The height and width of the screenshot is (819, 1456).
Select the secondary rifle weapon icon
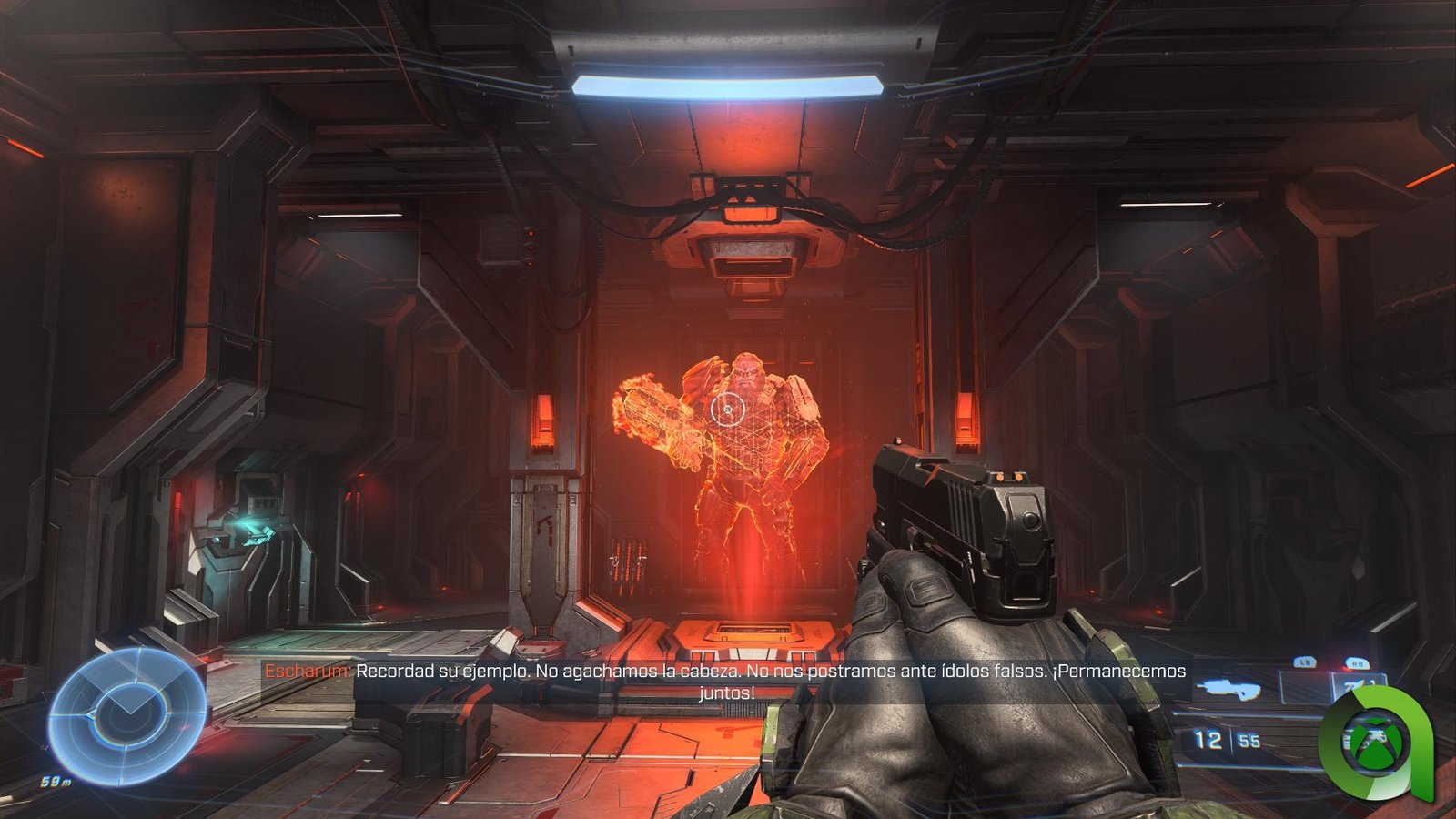1228,689
